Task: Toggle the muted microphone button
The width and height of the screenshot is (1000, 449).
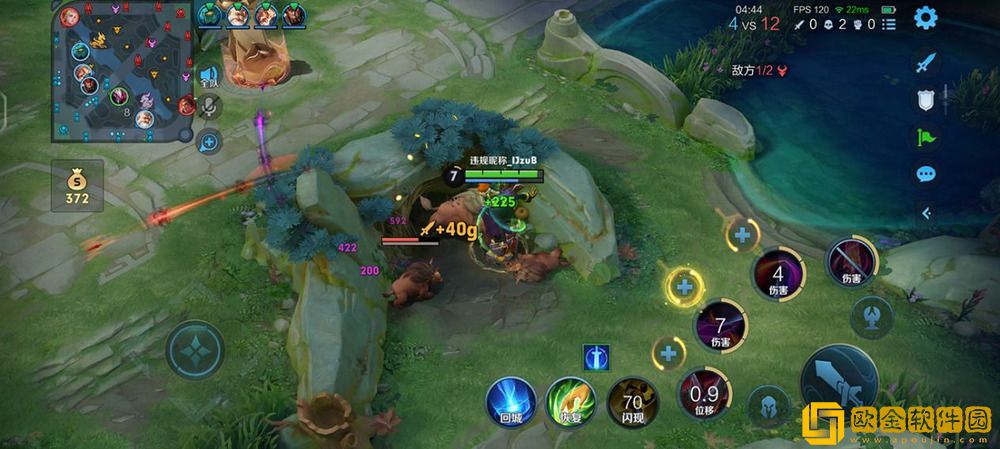Action: click(x=209, y=106)
